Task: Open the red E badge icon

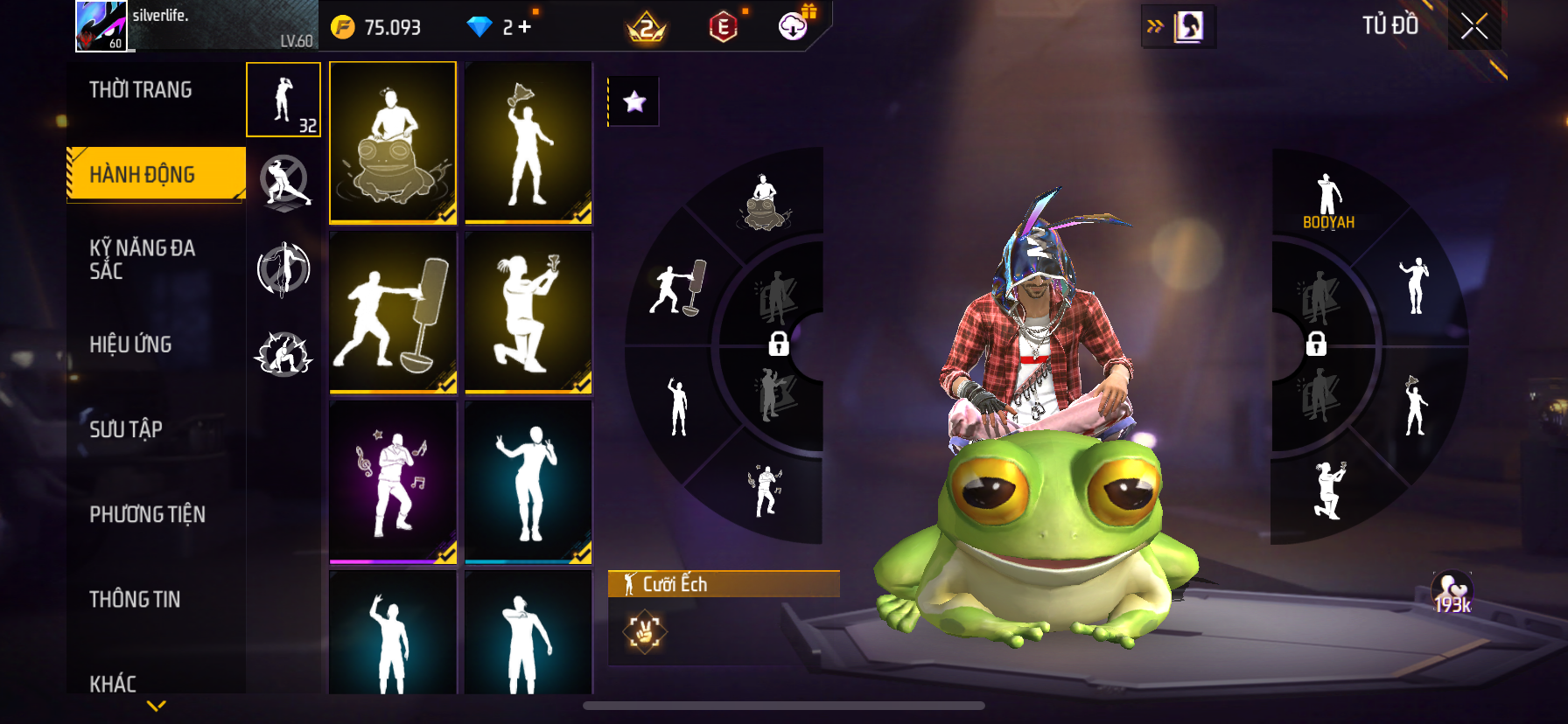Action: pos(723,28)
